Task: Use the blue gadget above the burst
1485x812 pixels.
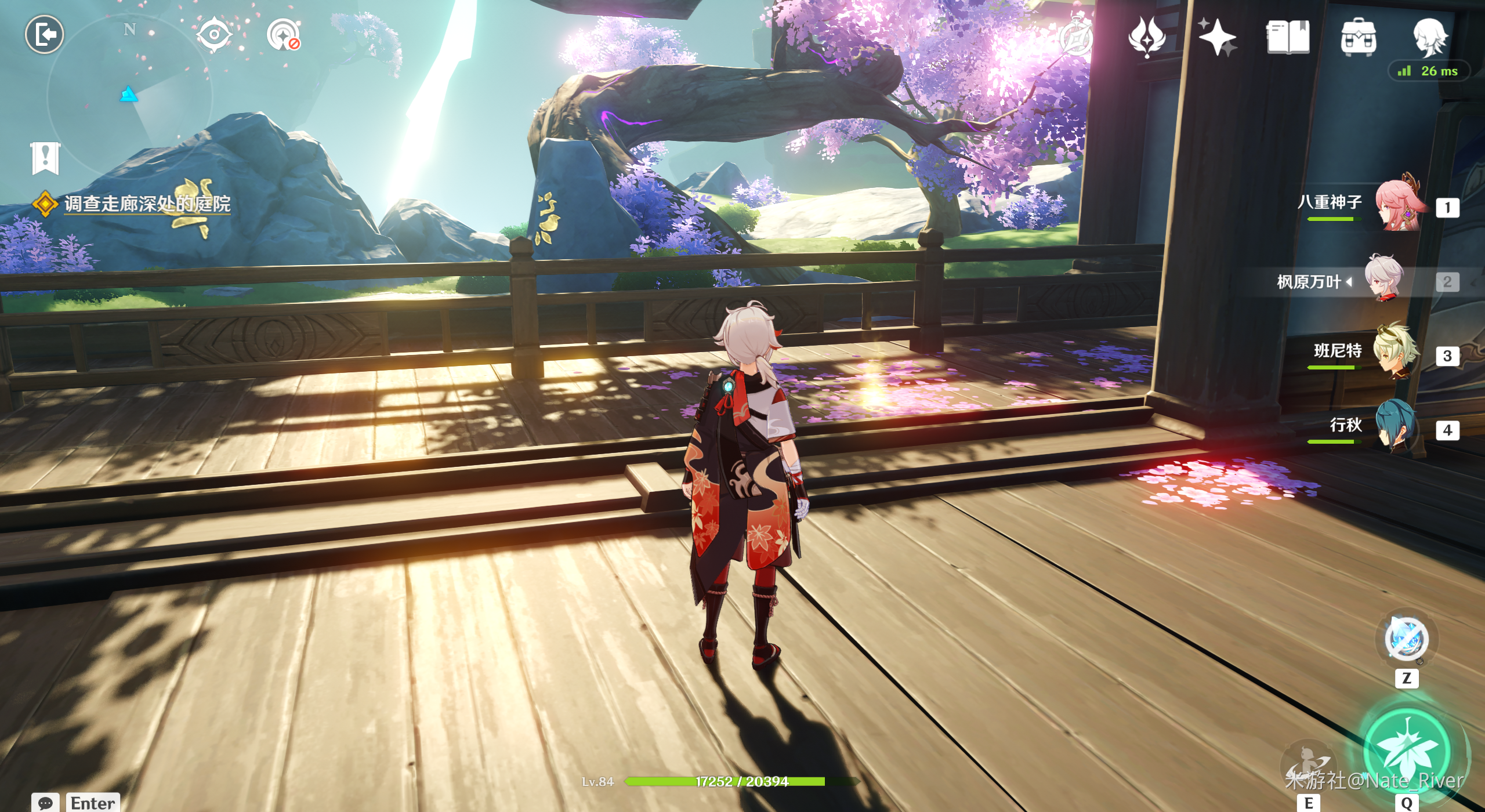Action: (1406, 639)
